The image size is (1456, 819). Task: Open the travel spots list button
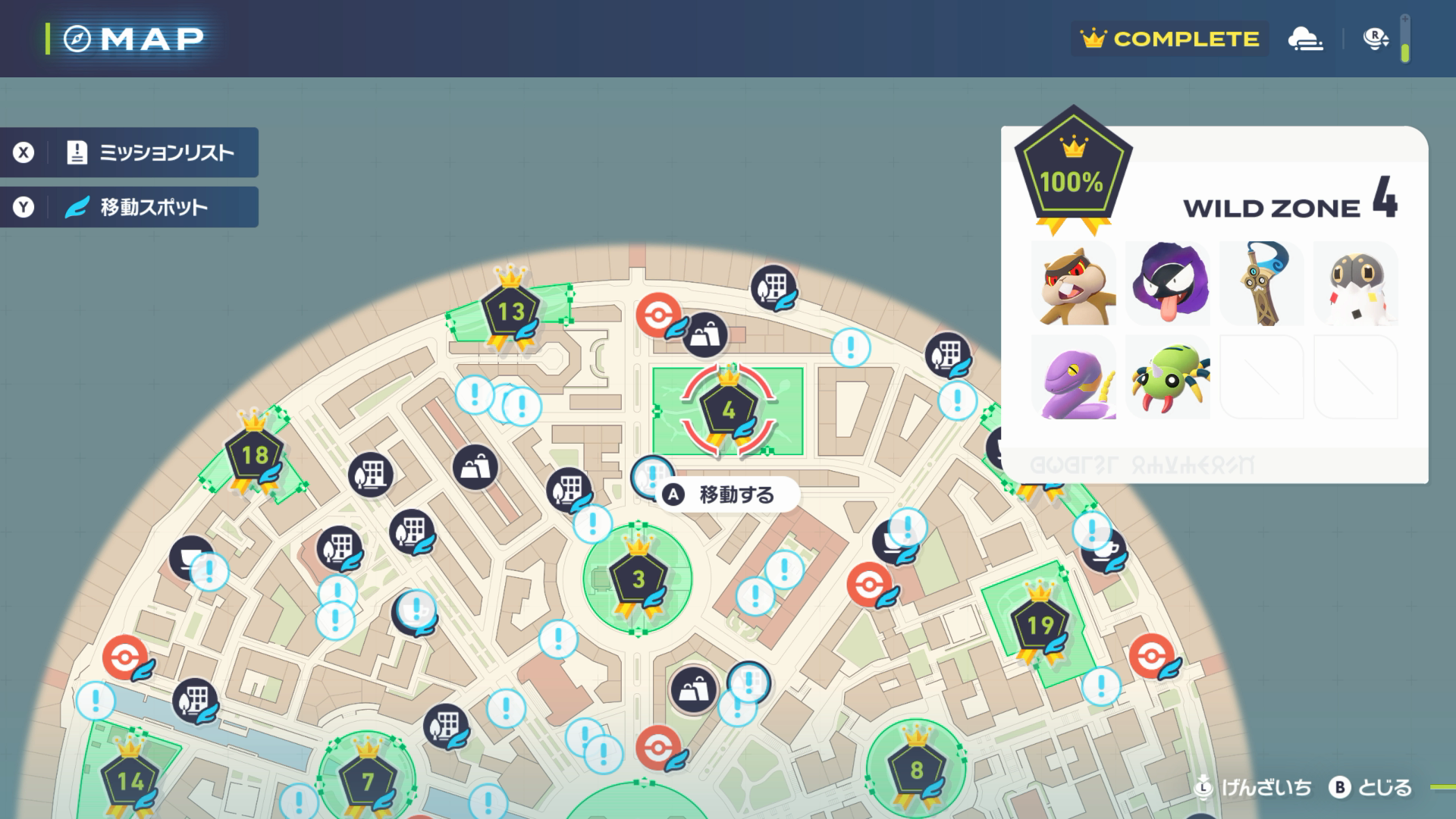(129, 207)
